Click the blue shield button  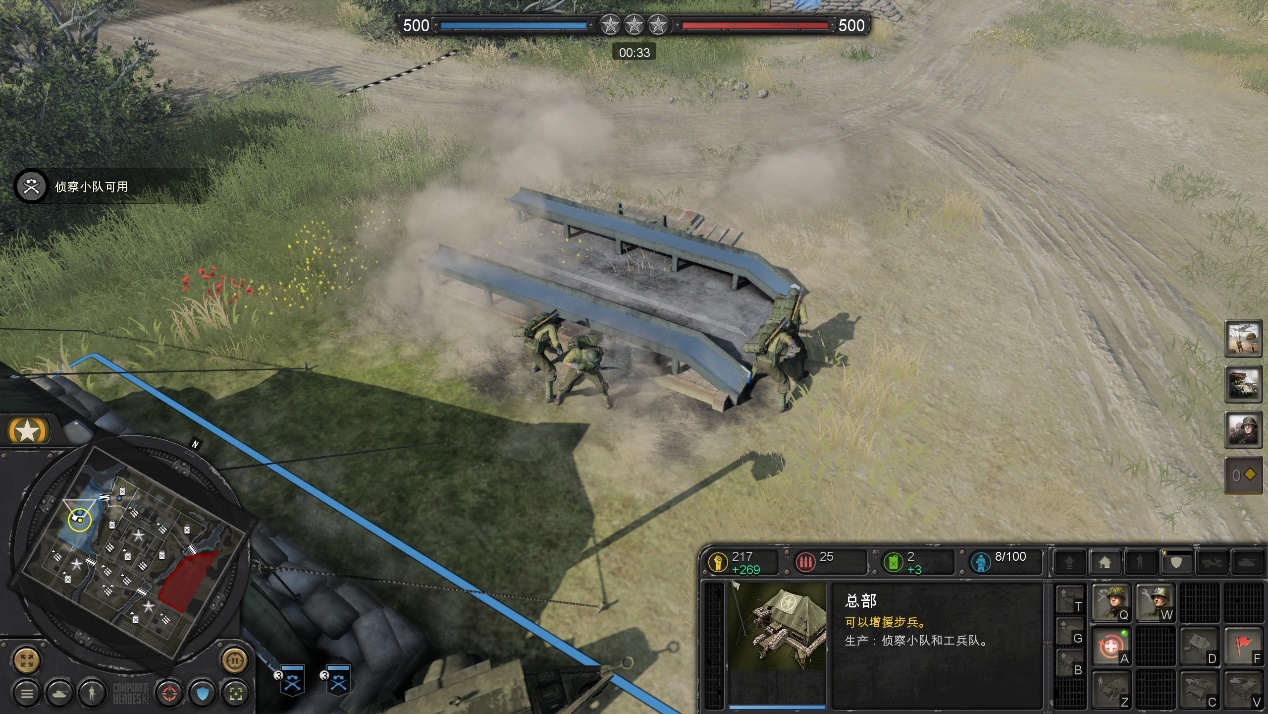click(203, 692)
